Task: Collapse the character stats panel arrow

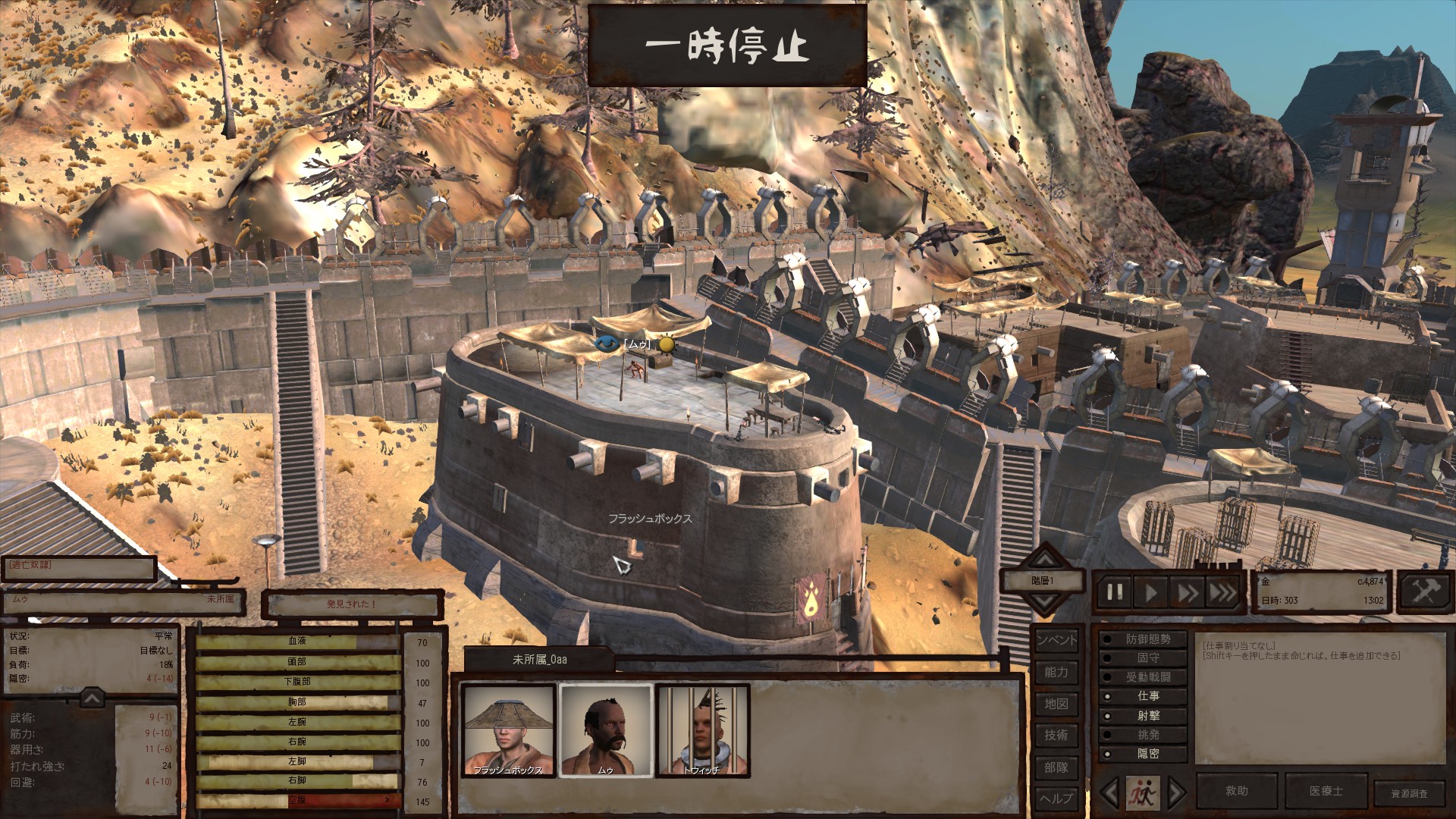Action: (x=92, y=697)
